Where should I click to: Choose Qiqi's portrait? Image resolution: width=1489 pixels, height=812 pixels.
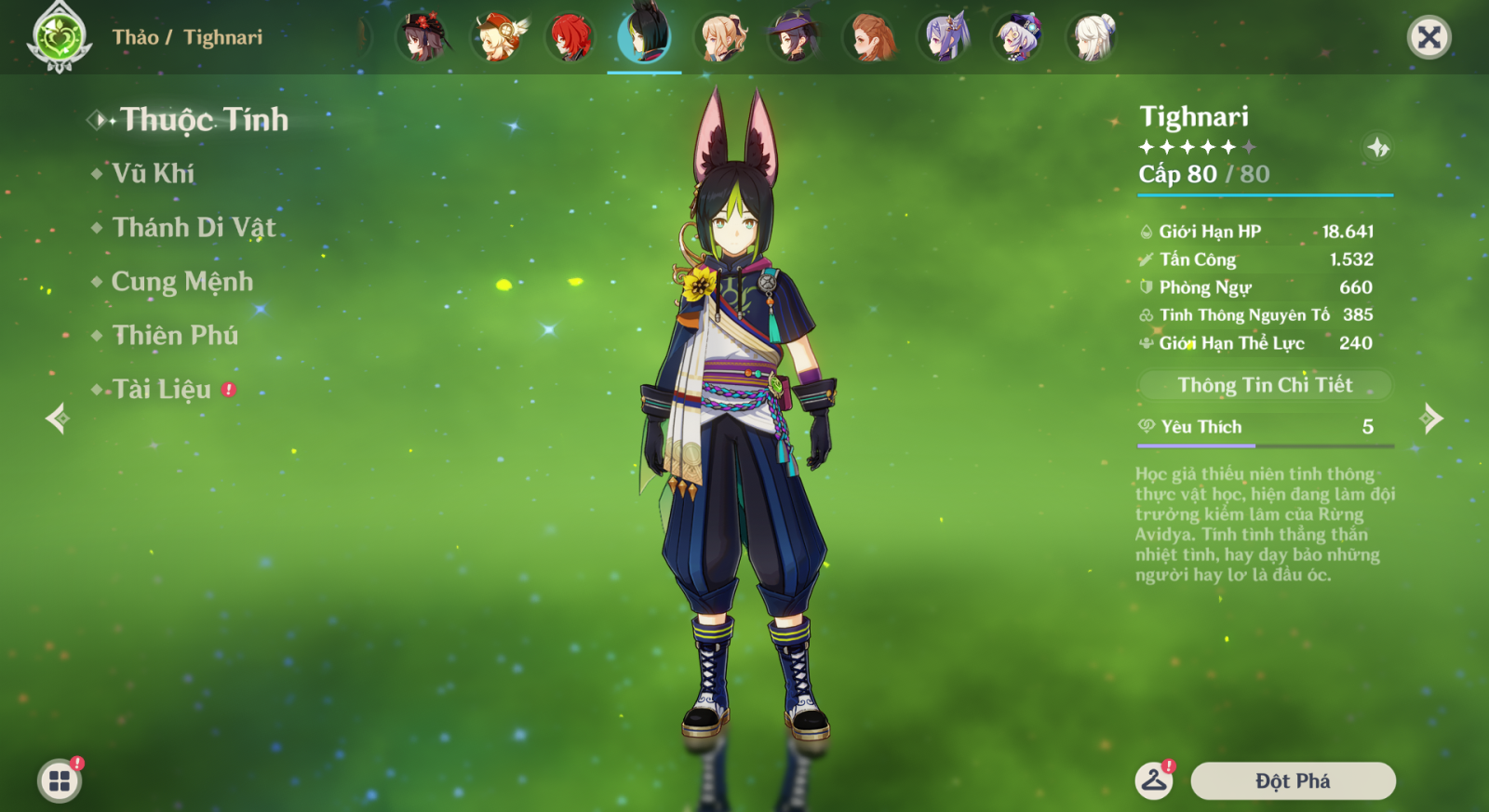[x=1018, y=38]
